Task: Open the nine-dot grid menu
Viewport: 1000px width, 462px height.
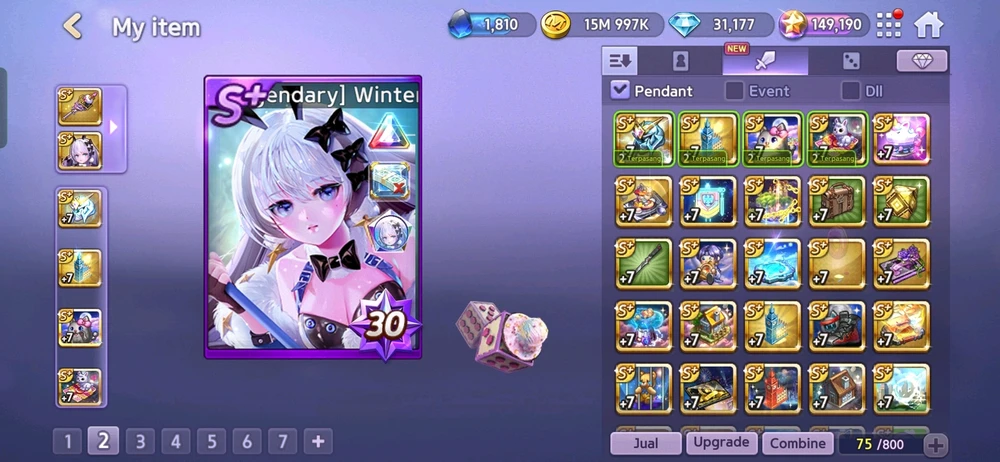Action: pos(888,24)
